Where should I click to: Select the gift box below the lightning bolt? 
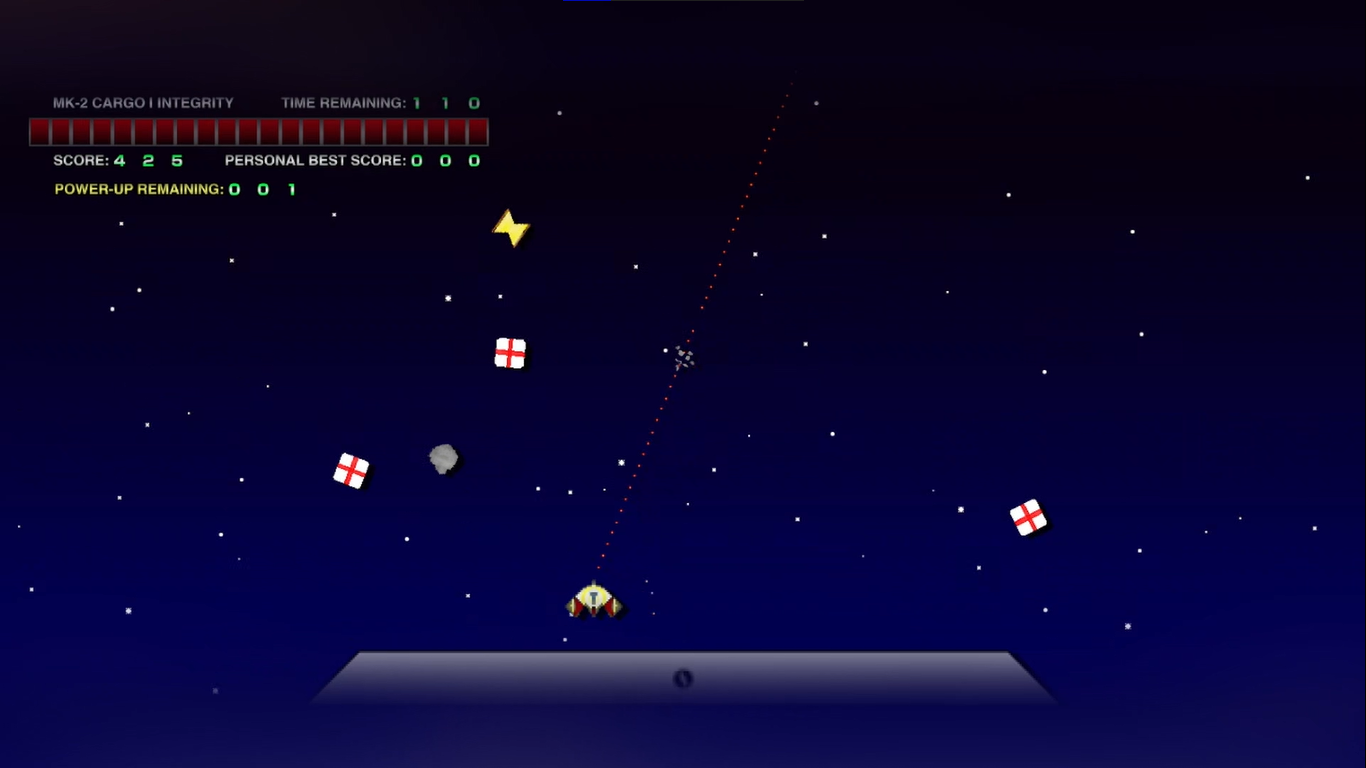coord(509,352)
